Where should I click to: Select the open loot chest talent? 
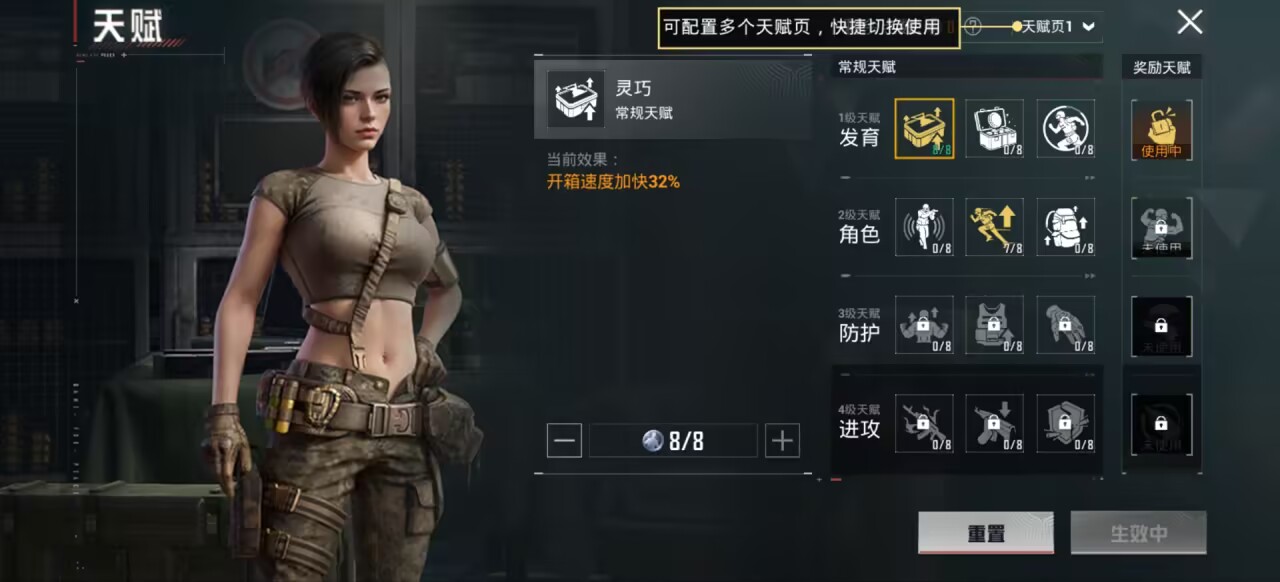click(994, 128)
